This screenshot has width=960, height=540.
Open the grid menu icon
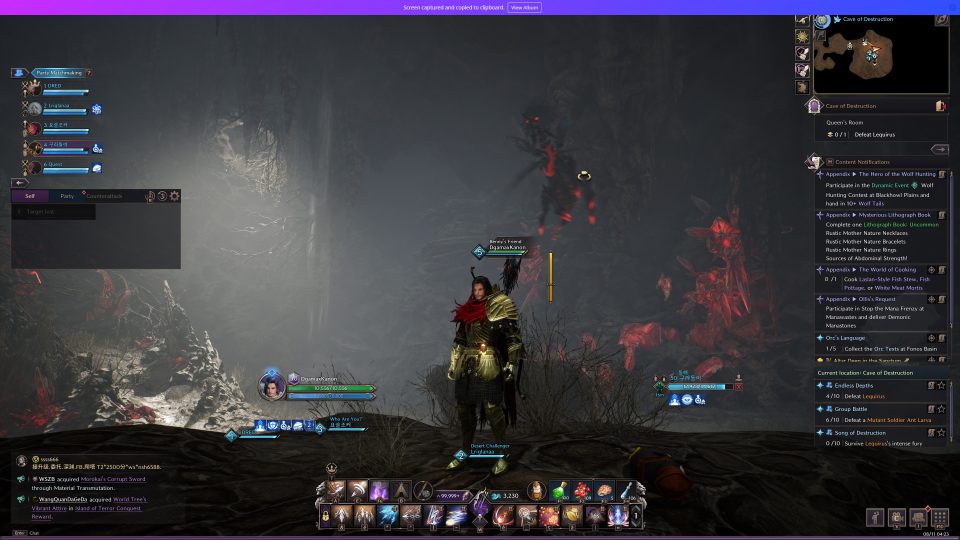[x=939, y=517]
